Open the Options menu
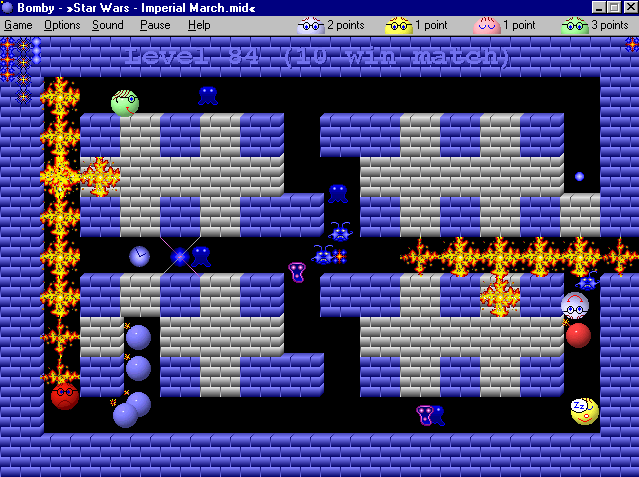This screenshot has width=639, height=477. [62, 25]
